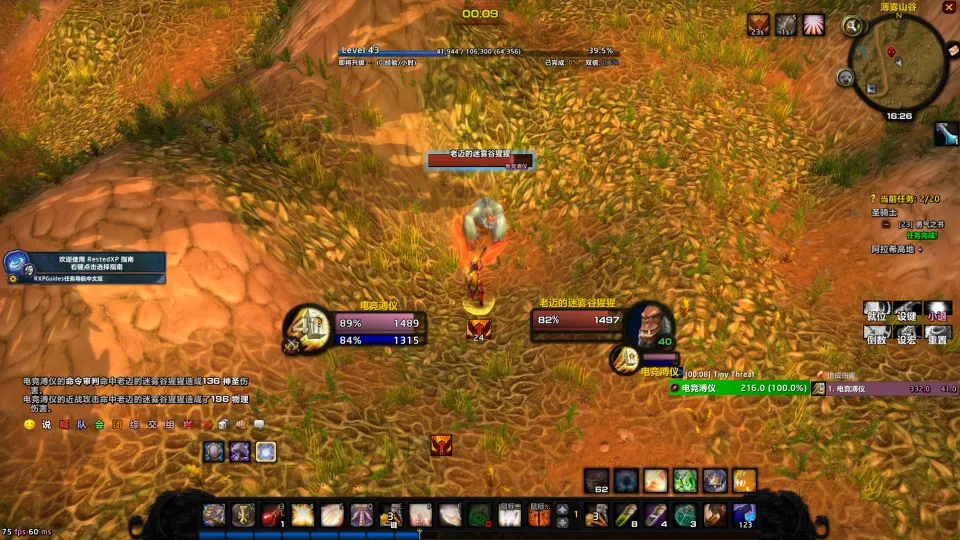Click the action bar page up arrow
The image size is (960, 540).
[x=561, y=509]
